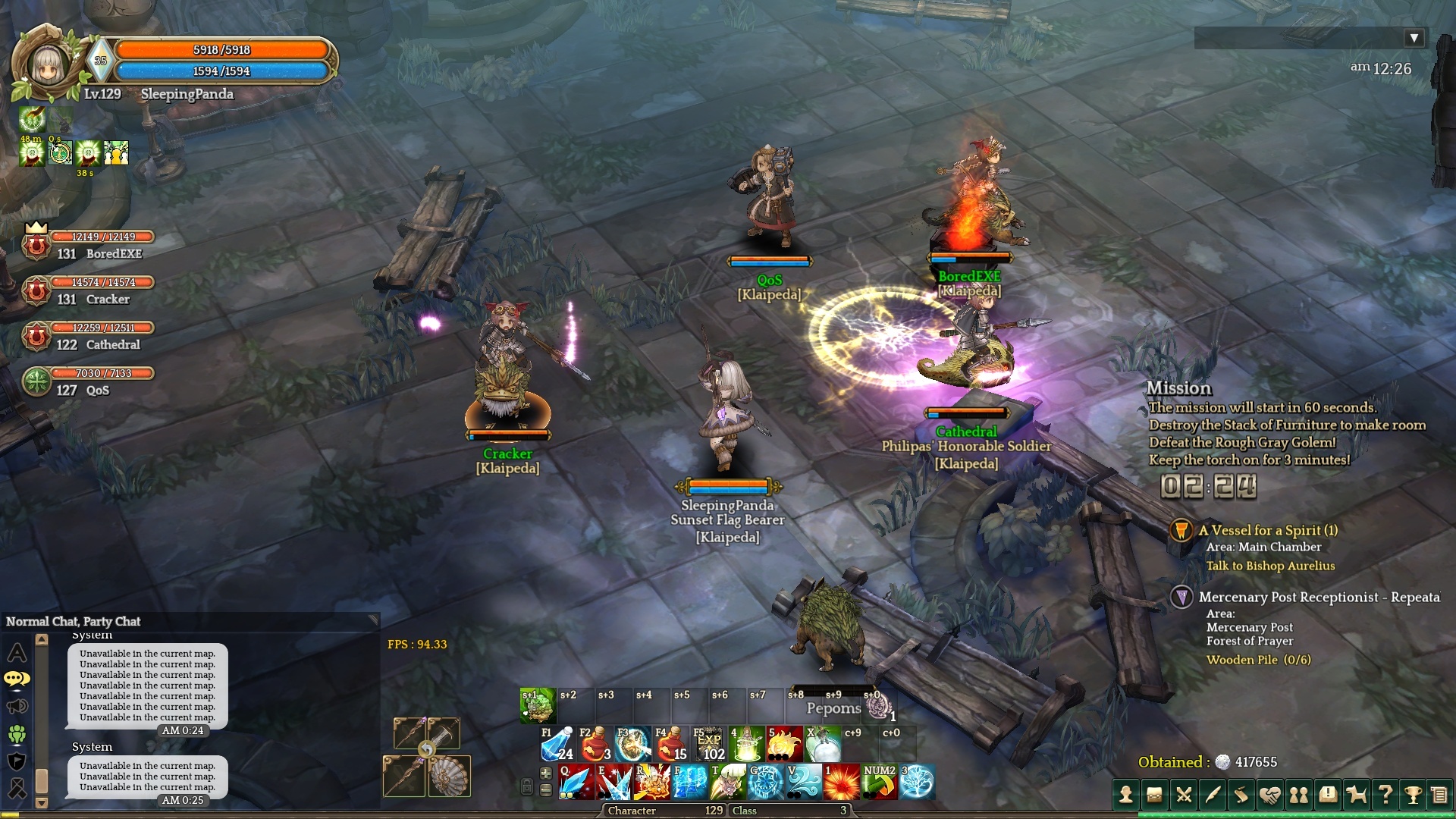Expand the top-right dropdown arrow
Viewport: 1456px width, 819px height.
pyautogui.click(x=1414, y=38)
